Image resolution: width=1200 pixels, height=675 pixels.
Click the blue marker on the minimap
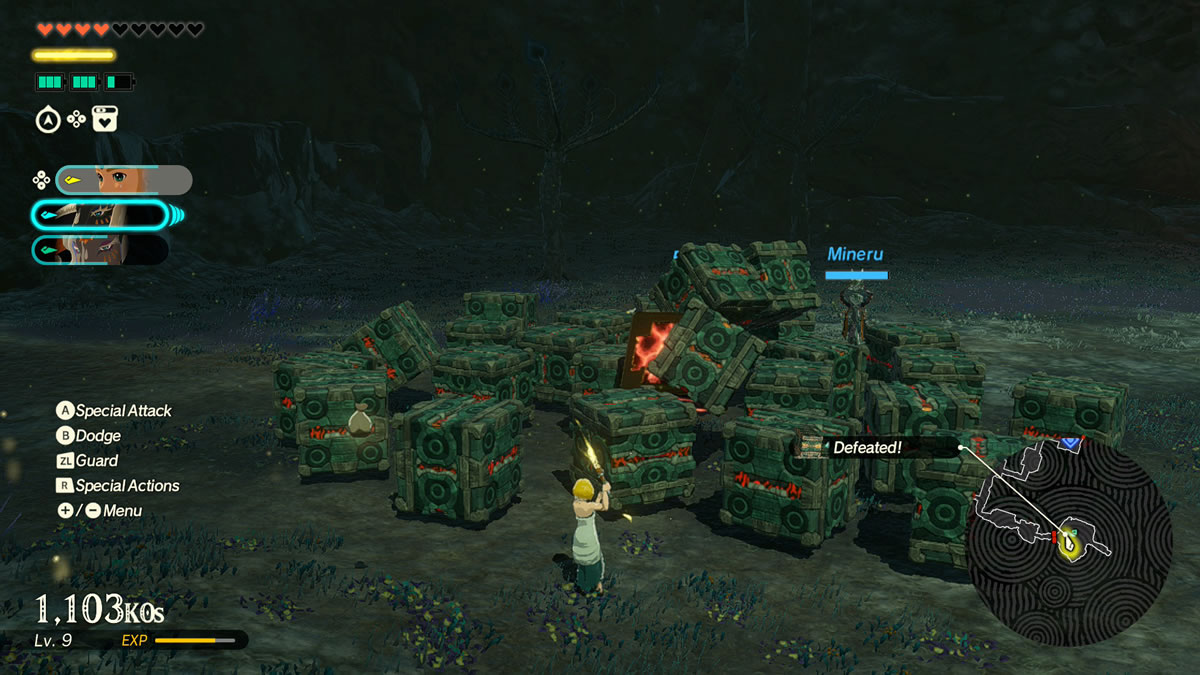(1071, 440)
